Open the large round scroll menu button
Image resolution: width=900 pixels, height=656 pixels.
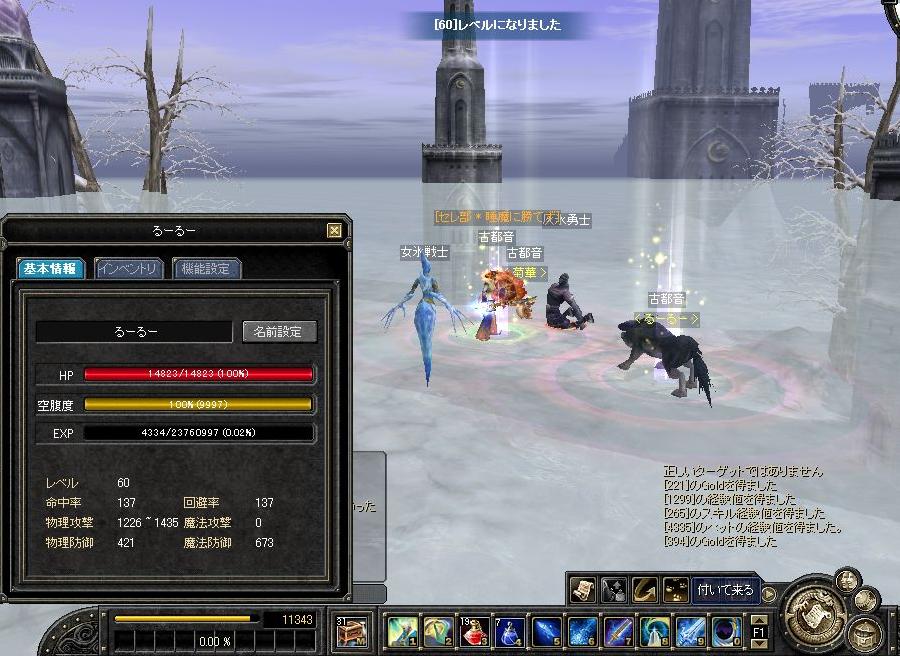point(812,613)
